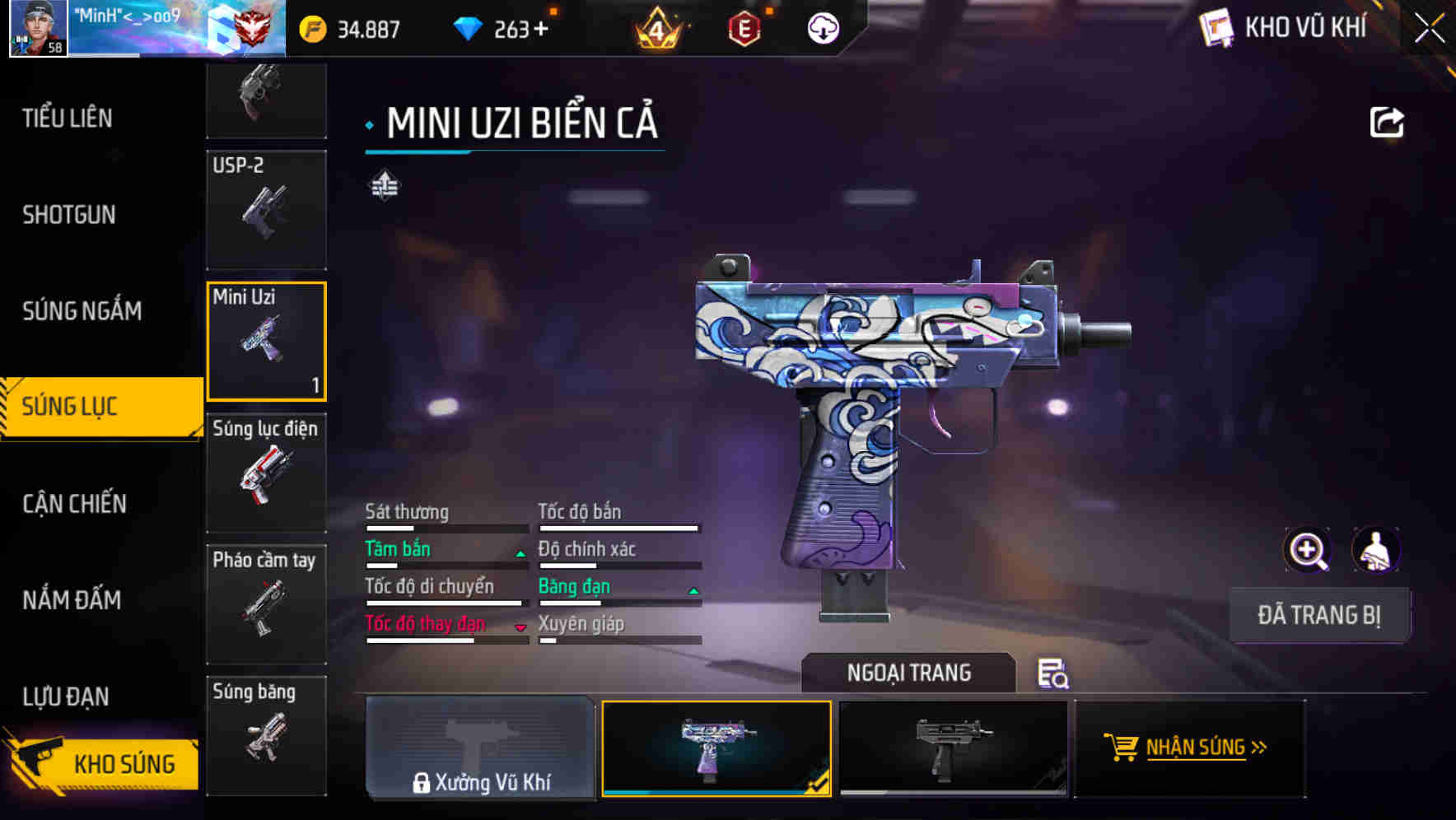This screenshot has width=1456, height=820.
Task: Select the default black Mini Uzi skin
Action: (x=953, y=748)
